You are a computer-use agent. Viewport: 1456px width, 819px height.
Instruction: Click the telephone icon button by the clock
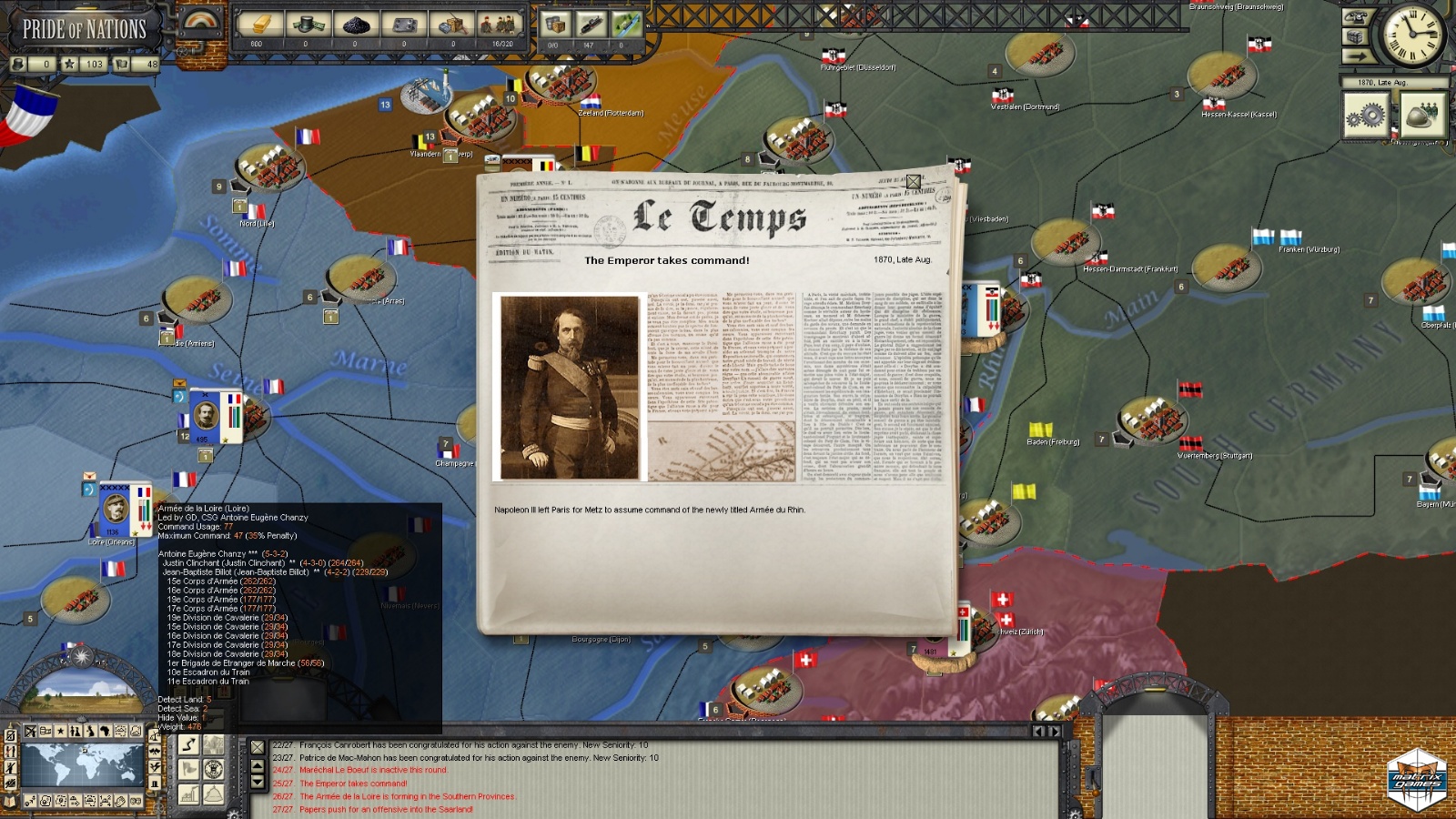(x=1356, y=17)
